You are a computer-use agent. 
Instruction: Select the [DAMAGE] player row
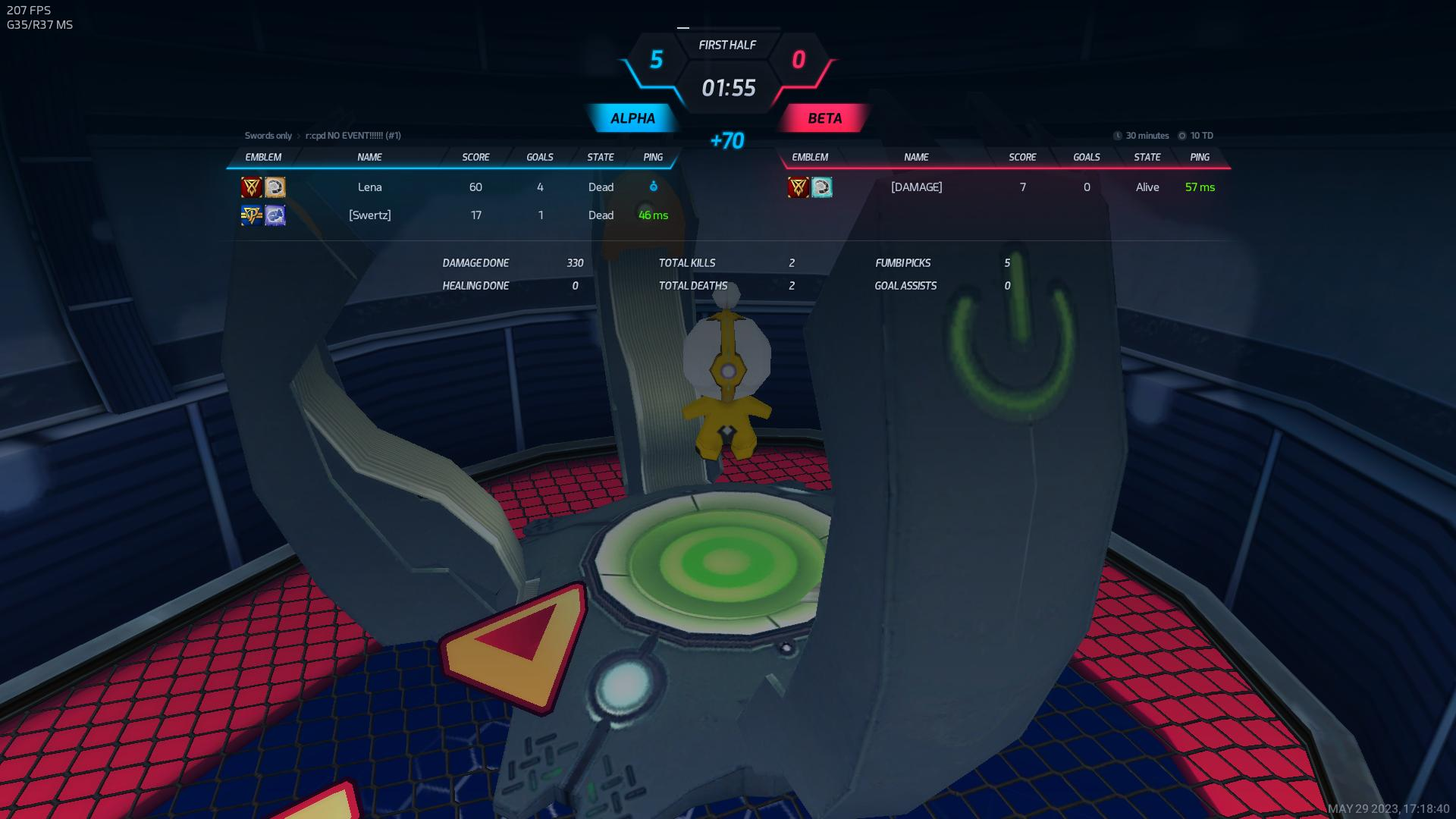tap(916, 187)
